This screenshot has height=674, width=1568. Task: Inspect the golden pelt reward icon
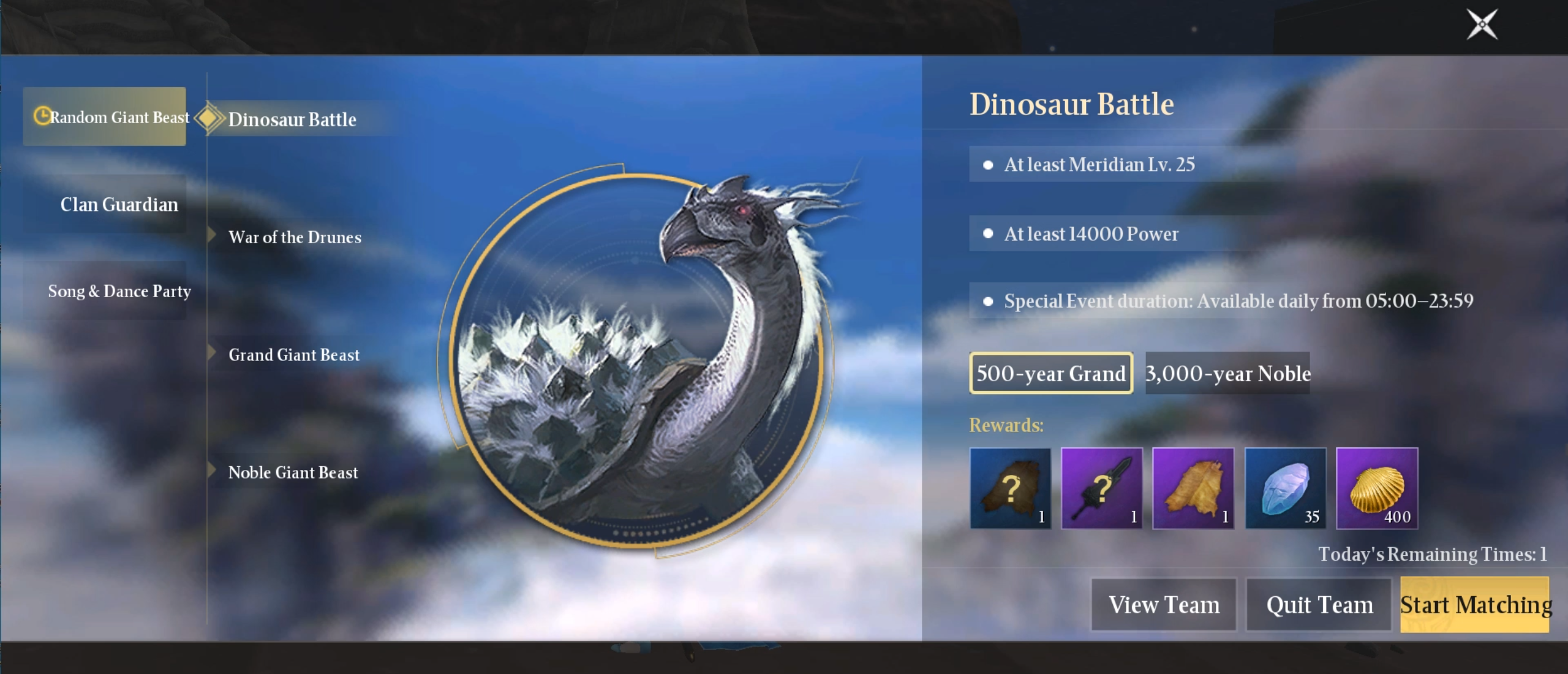click(x=1194, y=489)
